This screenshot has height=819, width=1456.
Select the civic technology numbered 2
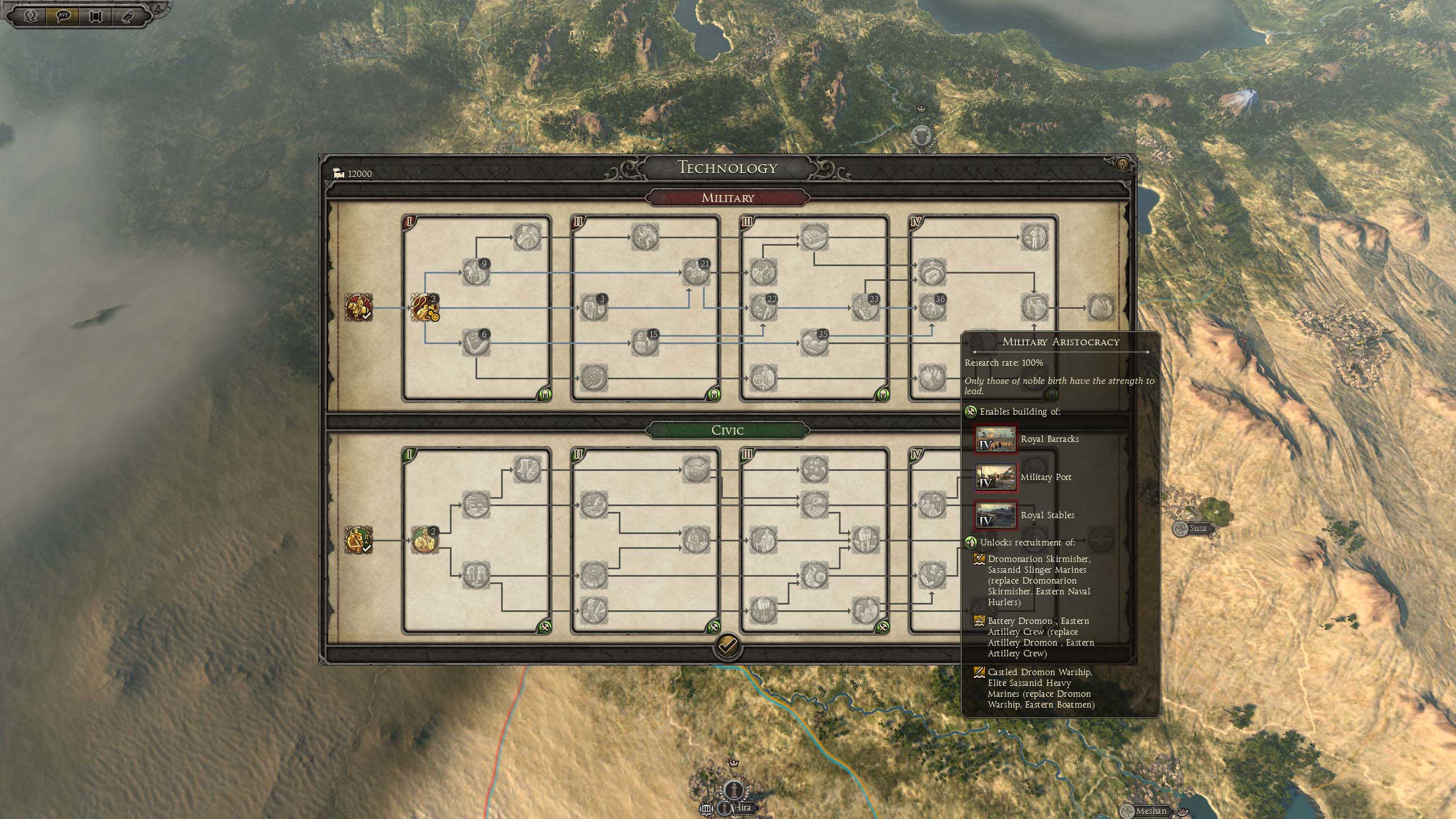pyautogui.click(x=424, y=540)
